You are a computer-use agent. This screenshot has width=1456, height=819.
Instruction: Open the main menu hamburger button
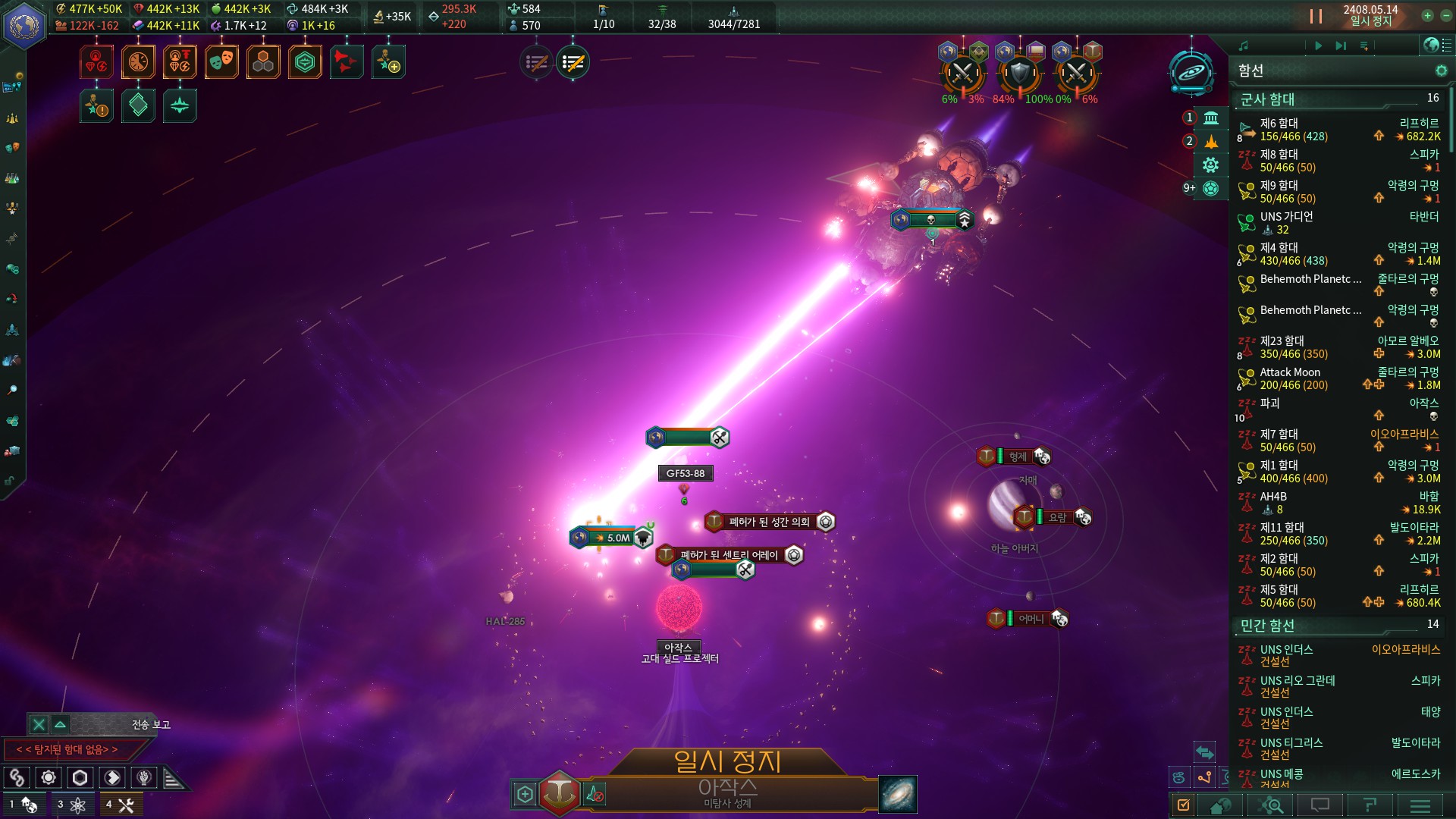point(1420,805)
